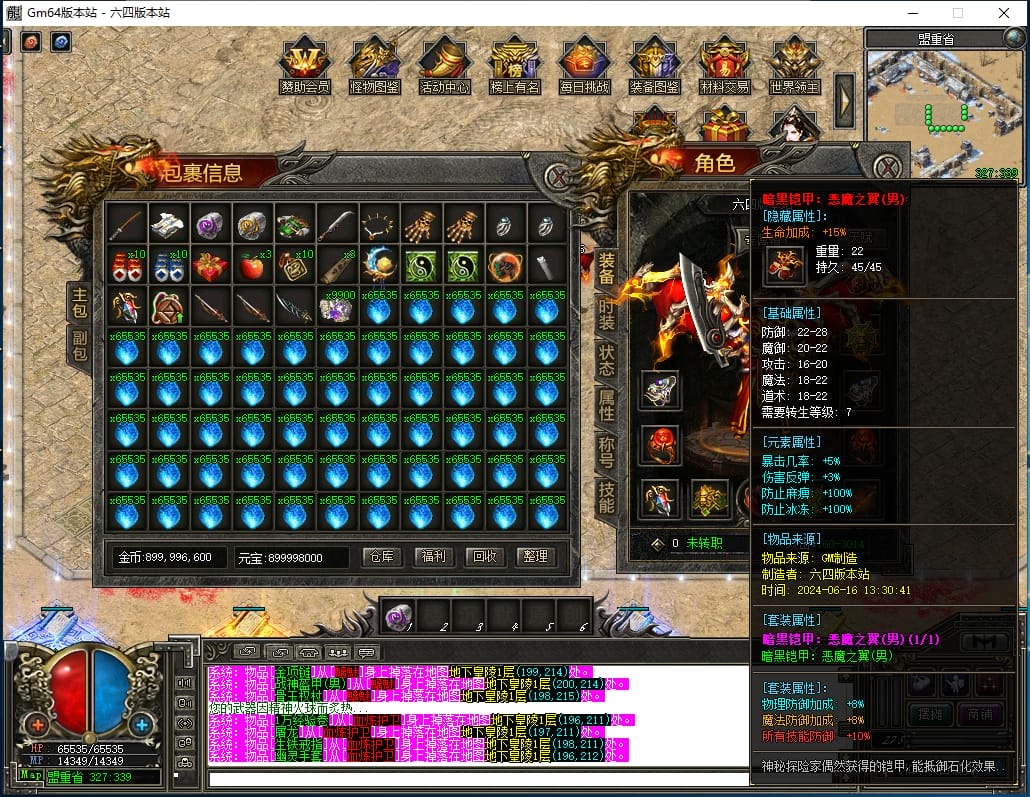
Task: Open the 怪物图鉴 monster codex
Action: (374, 65)
